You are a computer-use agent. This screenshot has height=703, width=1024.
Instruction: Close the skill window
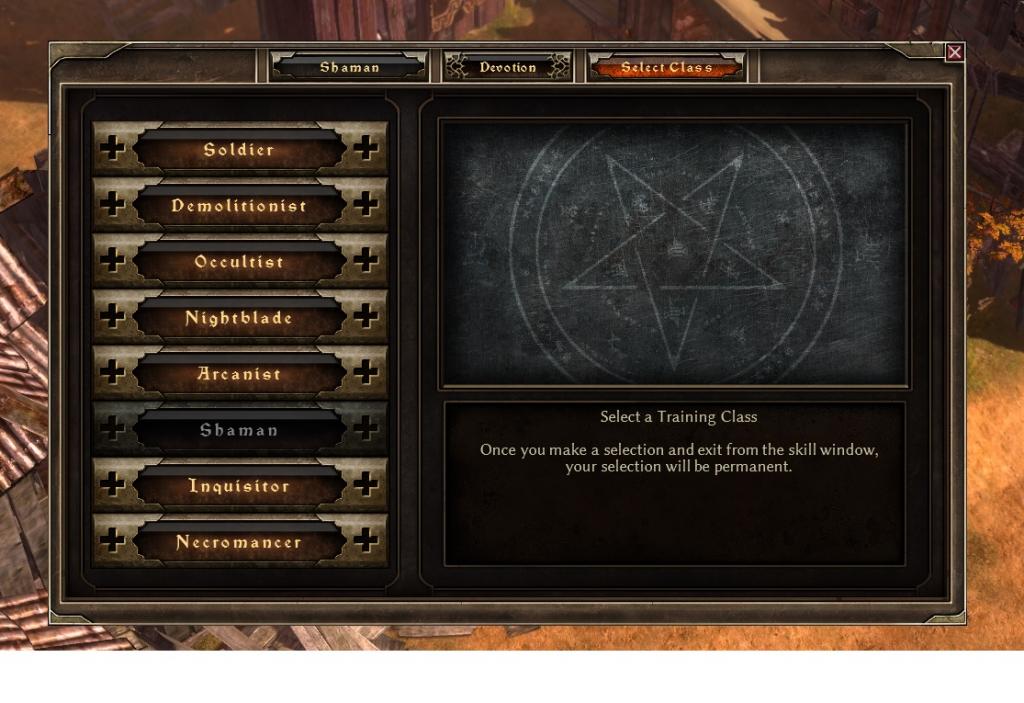tap(955, 52)
